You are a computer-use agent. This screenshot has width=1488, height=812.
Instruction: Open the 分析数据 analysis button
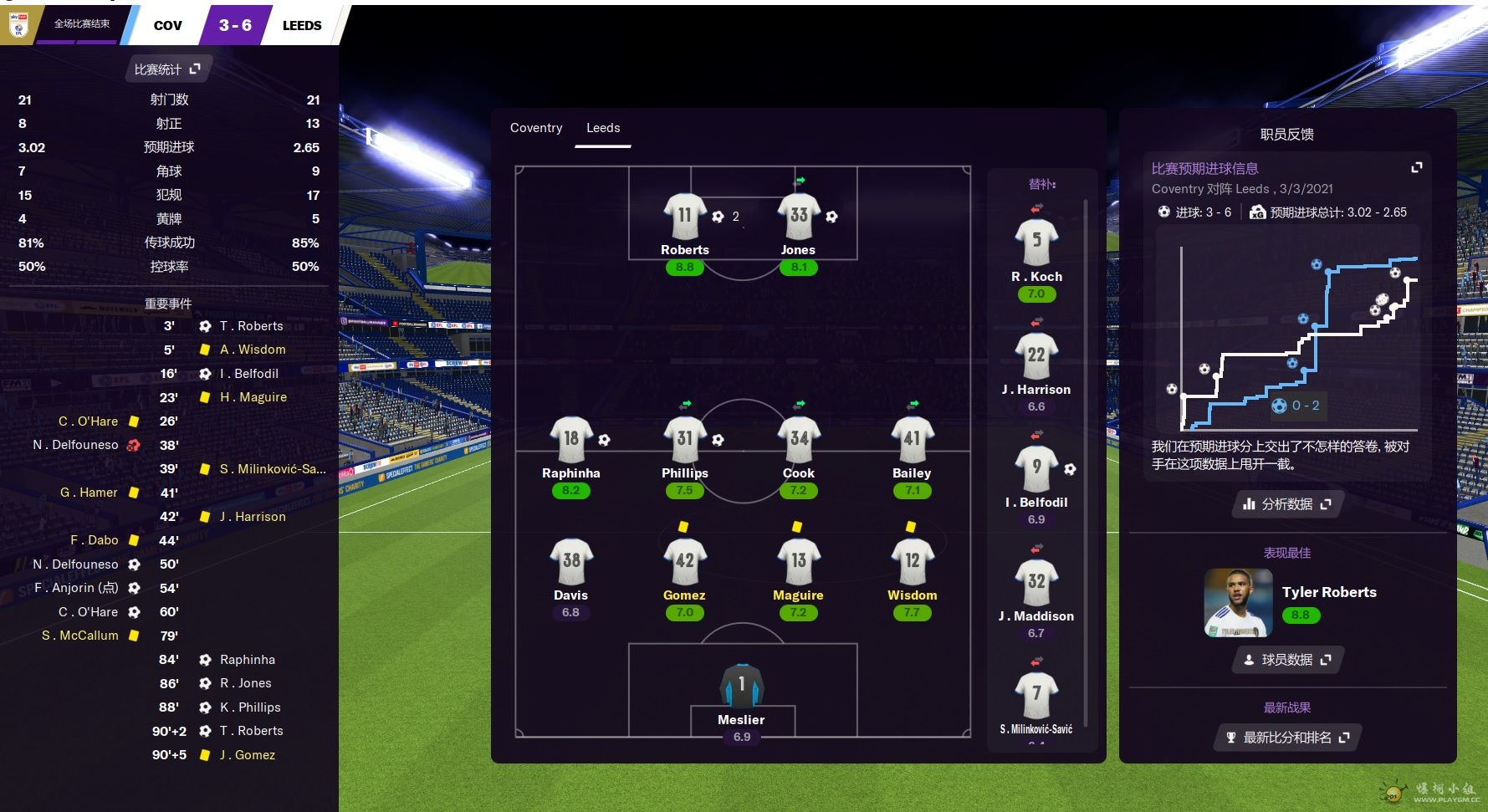1286,504
